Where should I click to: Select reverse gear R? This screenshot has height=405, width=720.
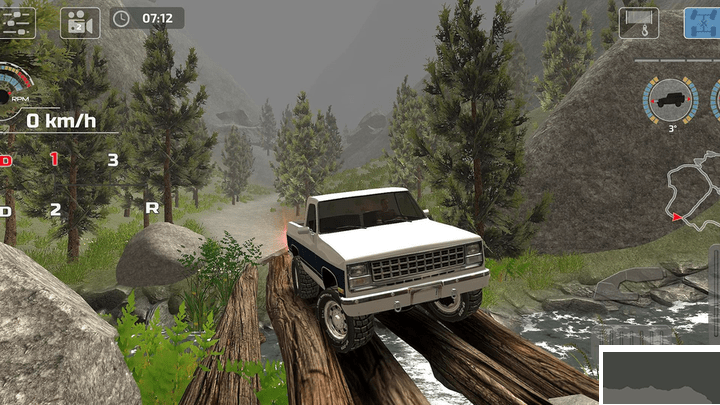coord(152,208)
